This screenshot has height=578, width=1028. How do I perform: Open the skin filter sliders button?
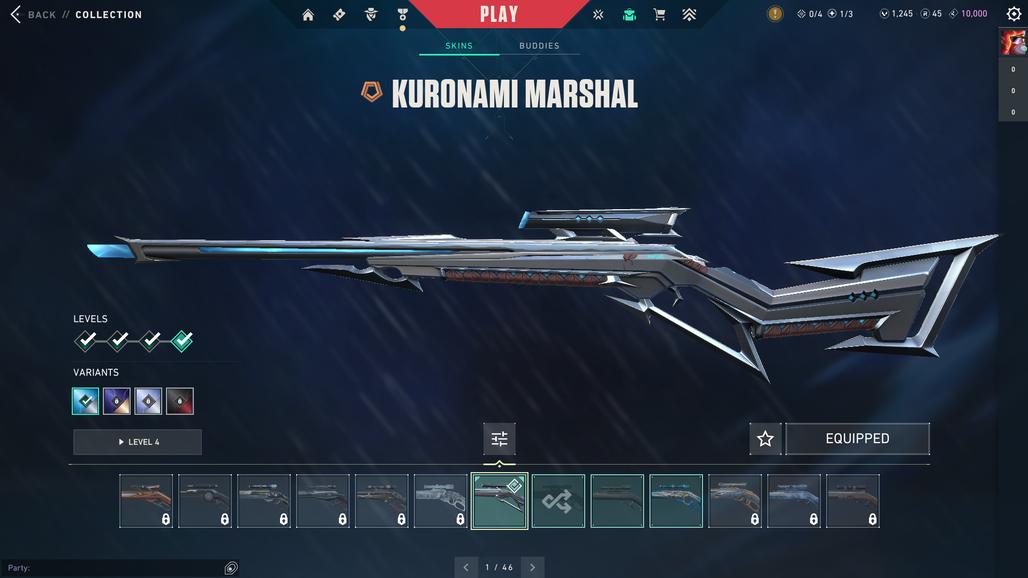(499, 439)
